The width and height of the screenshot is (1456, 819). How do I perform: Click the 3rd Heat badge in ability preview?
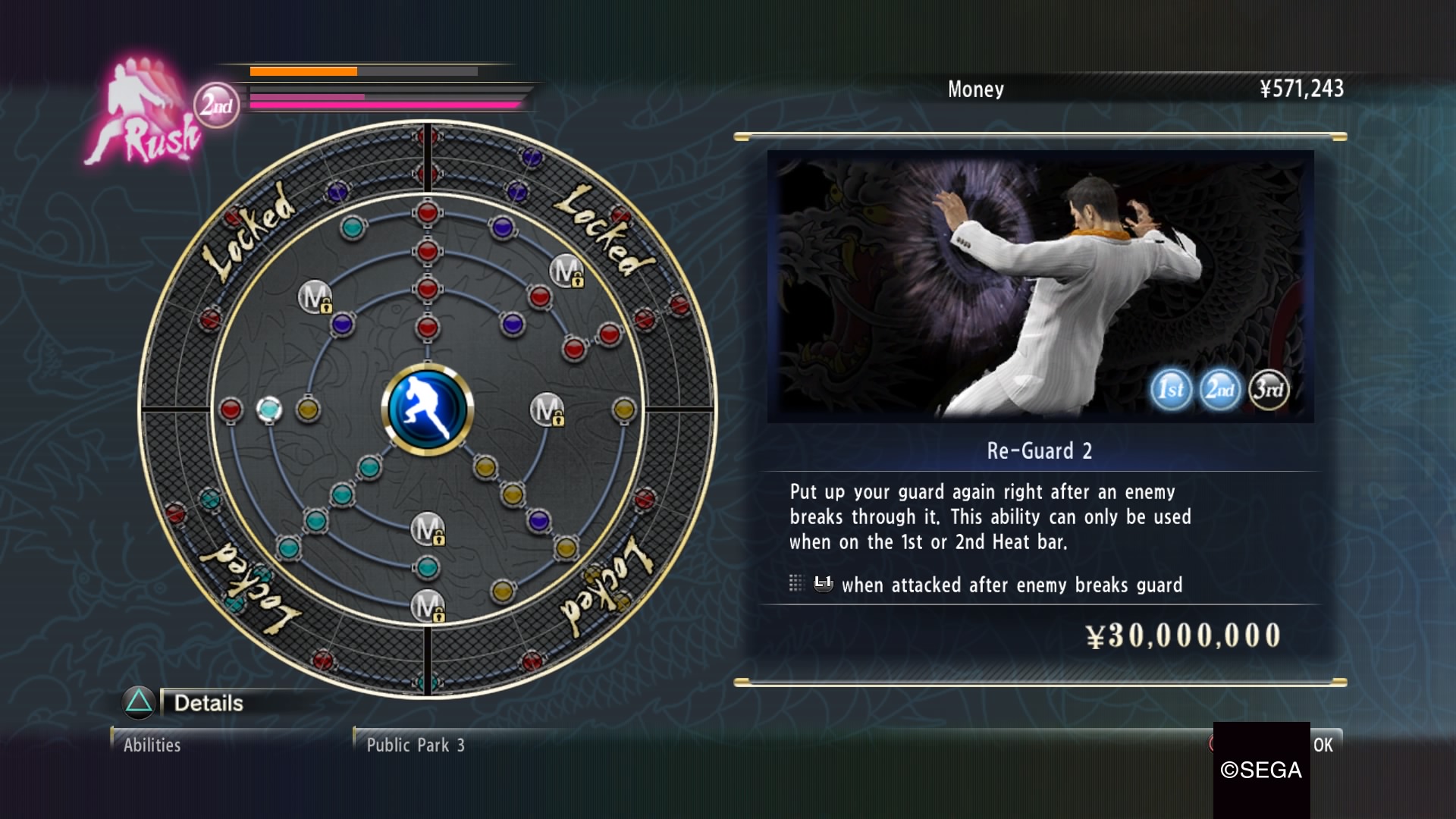pyautogui.click(x=1268, y=390)
